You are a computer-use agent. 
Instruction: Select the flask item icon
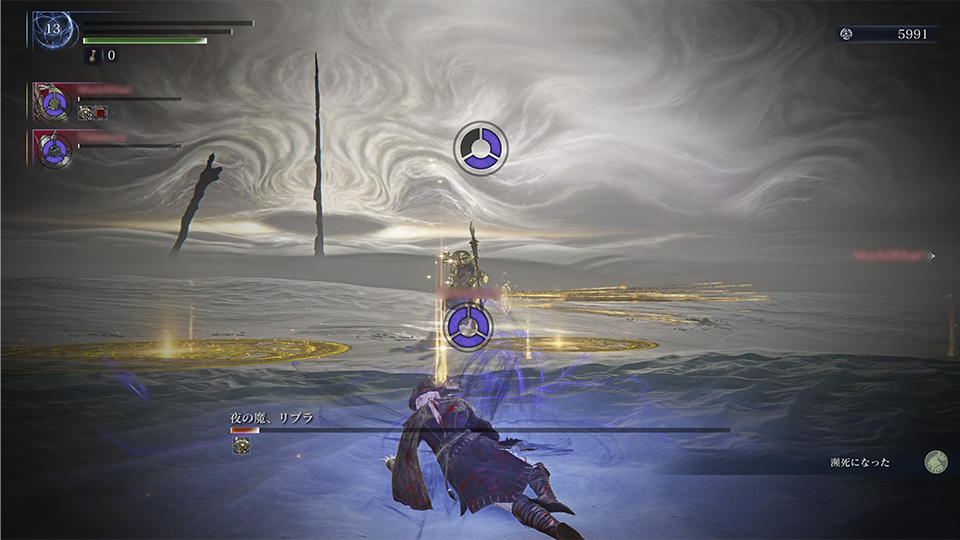(91, 56)
